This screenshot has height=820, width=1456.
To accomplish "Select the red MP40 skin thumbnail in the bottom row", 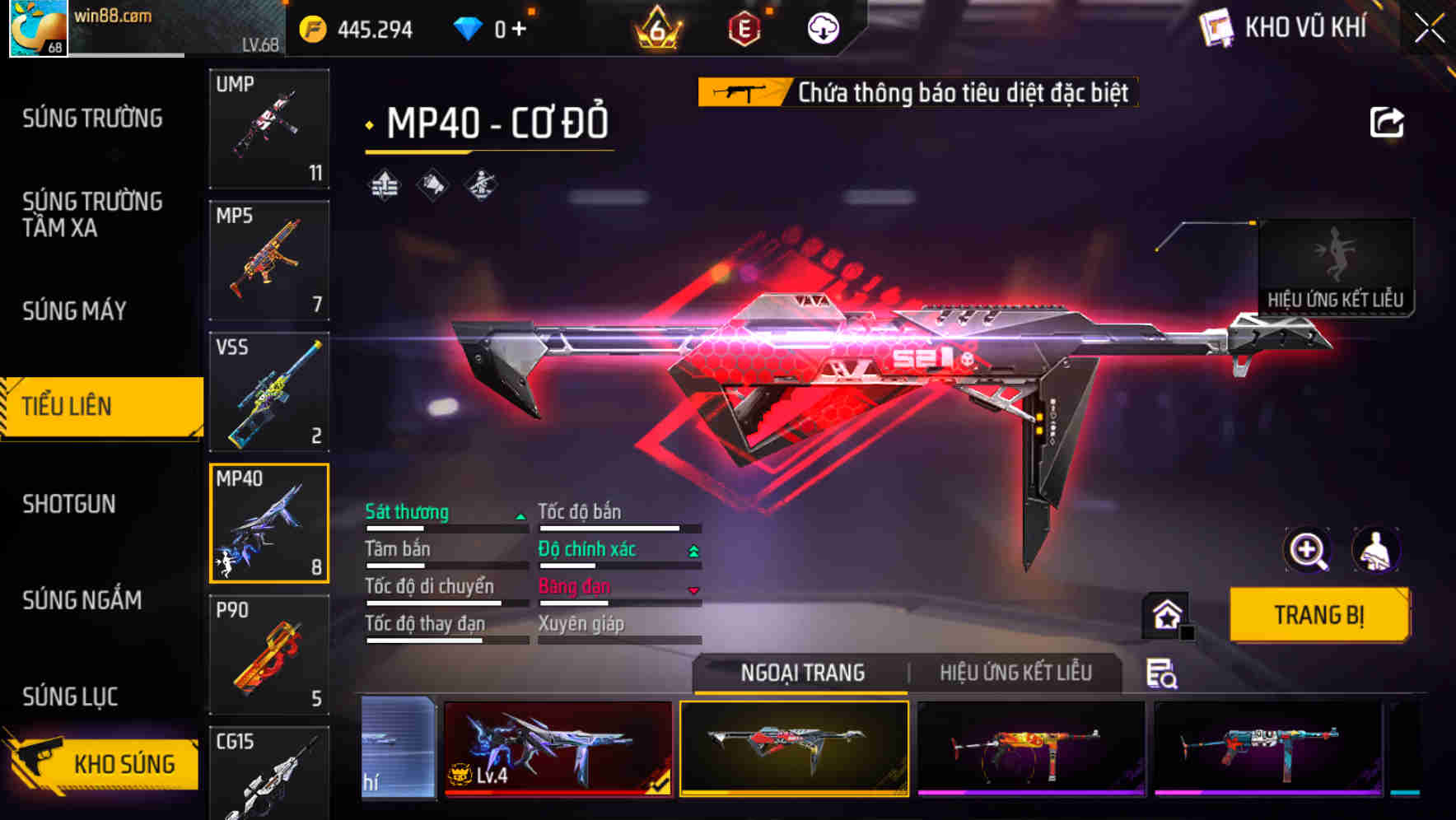I will (793, 749).
